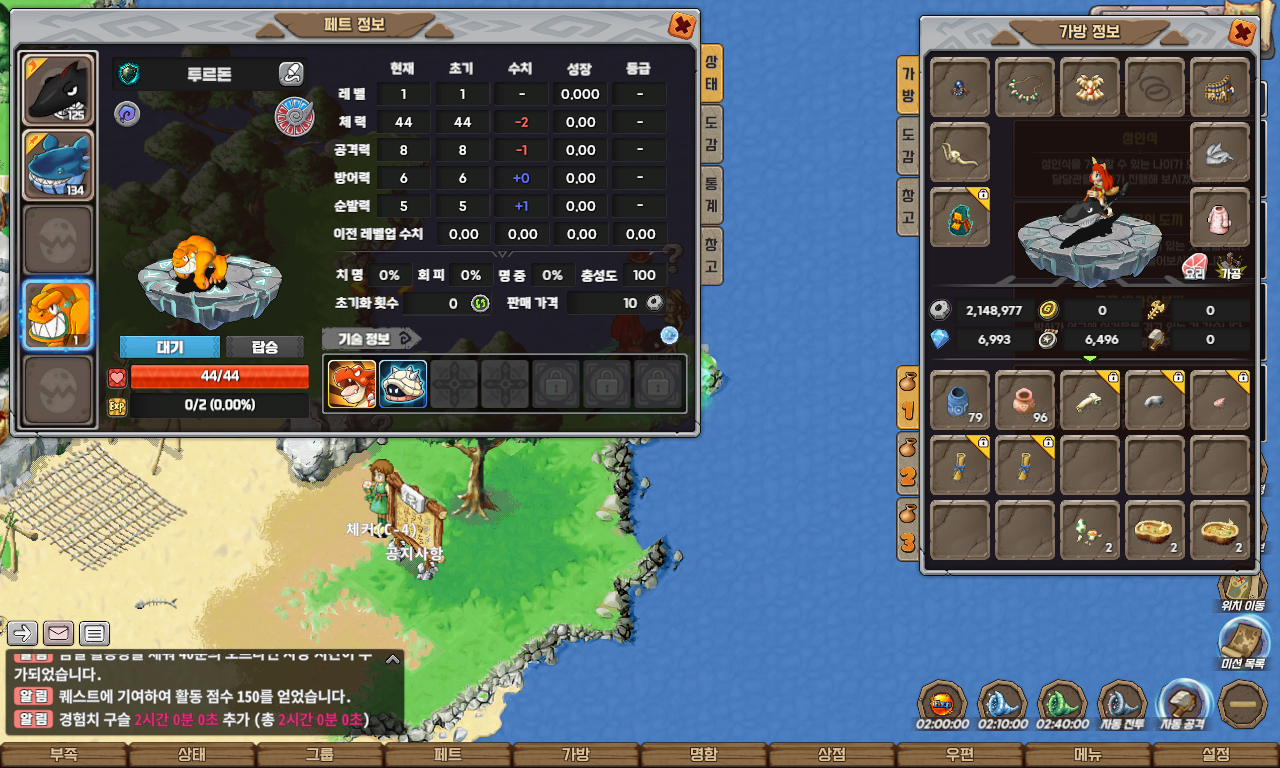
Task: Open the 우편 mail menu
Action: 960,755
